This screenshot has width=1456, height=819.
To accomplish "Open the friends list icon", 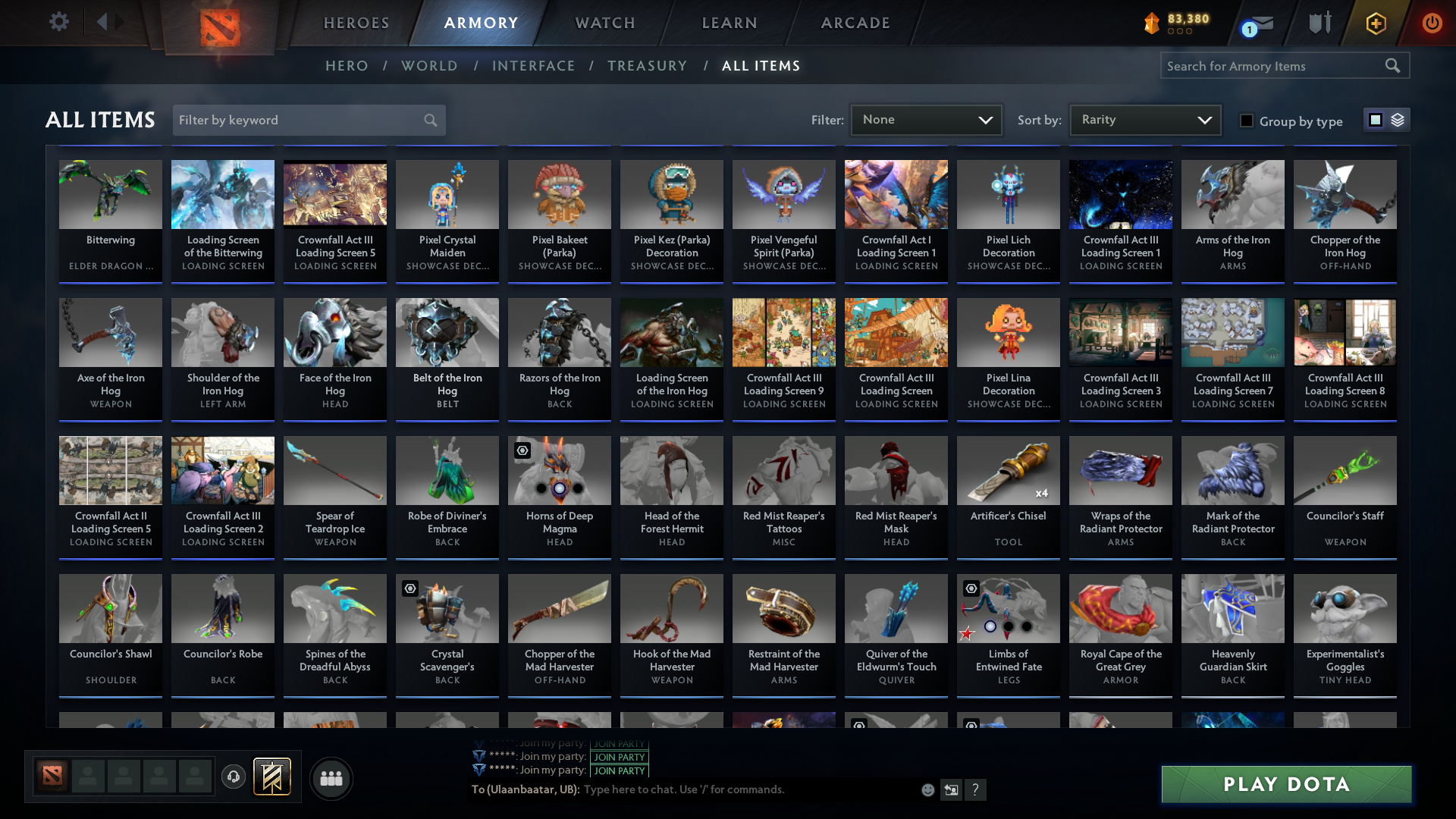I will click(330, 778).
